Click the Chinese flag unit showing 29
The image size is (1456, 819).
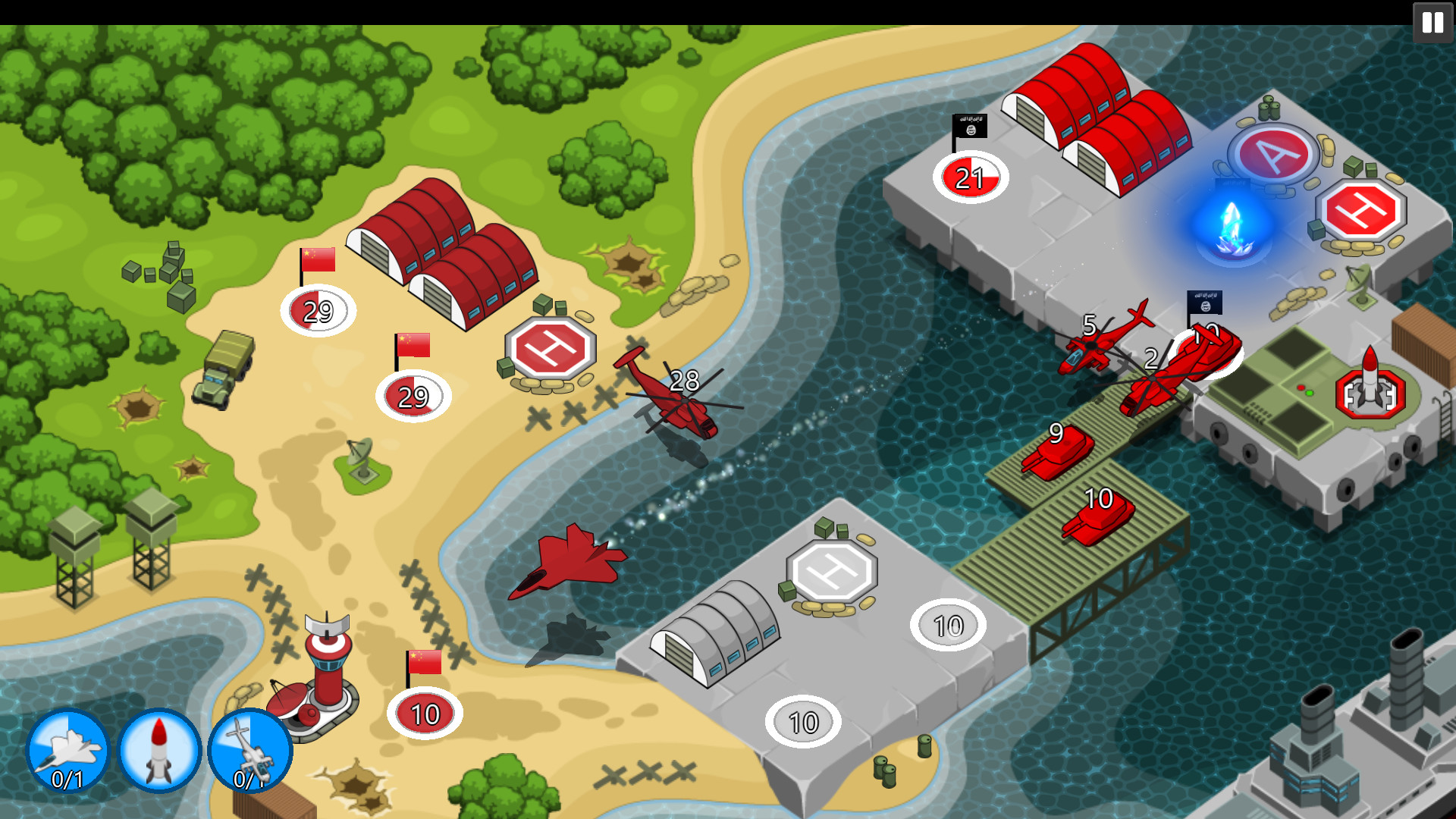click(x=318, y=309)
